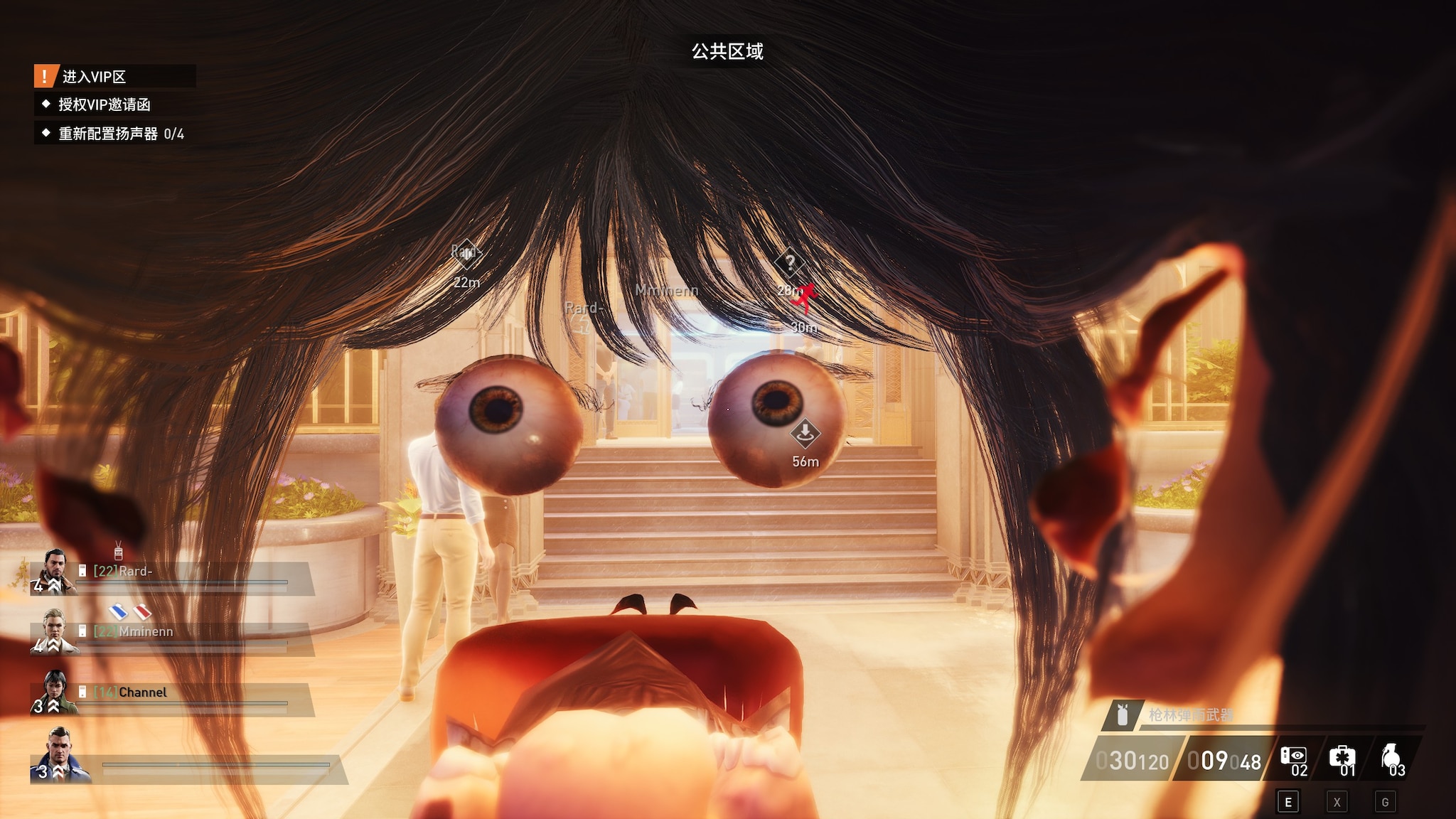Click the red keycard icon above Mminenn
Viewport: 1456px width, 819px height.
coord(142,611)
